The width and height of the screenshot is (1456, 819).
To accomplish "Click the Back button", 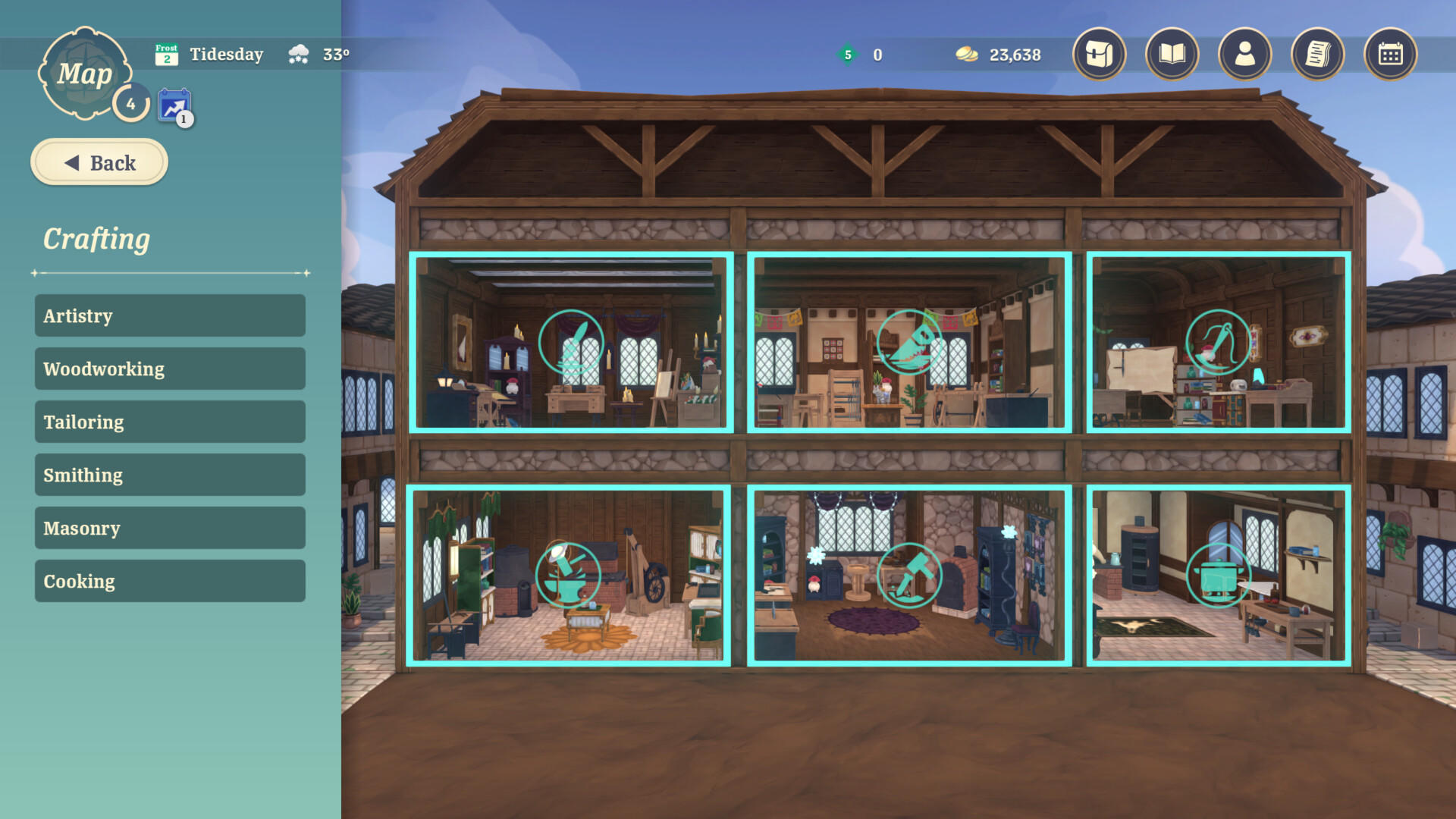I will pyautogui.click(x=99, y=162).
